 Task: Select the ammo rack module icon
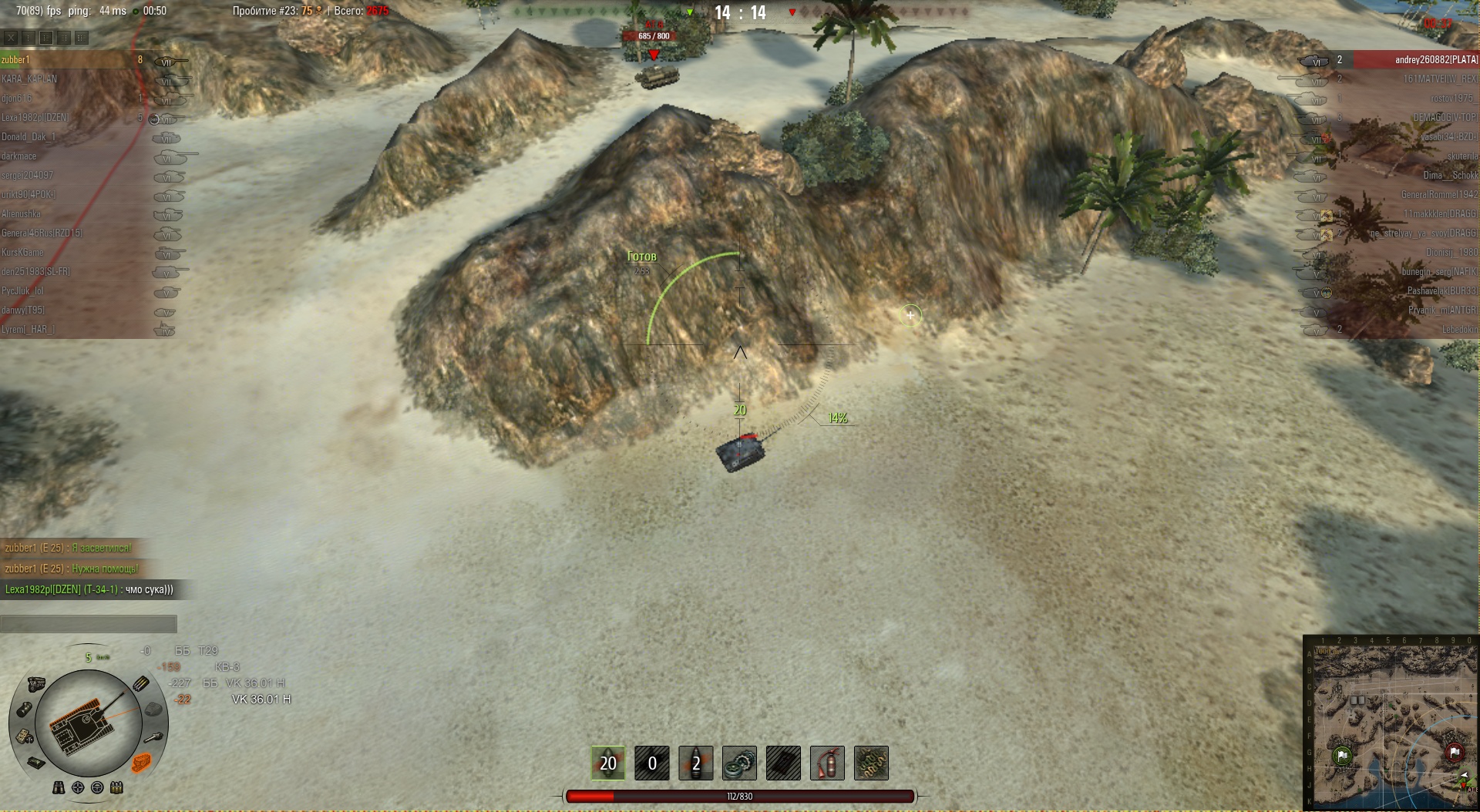click(x=141, y=683)
